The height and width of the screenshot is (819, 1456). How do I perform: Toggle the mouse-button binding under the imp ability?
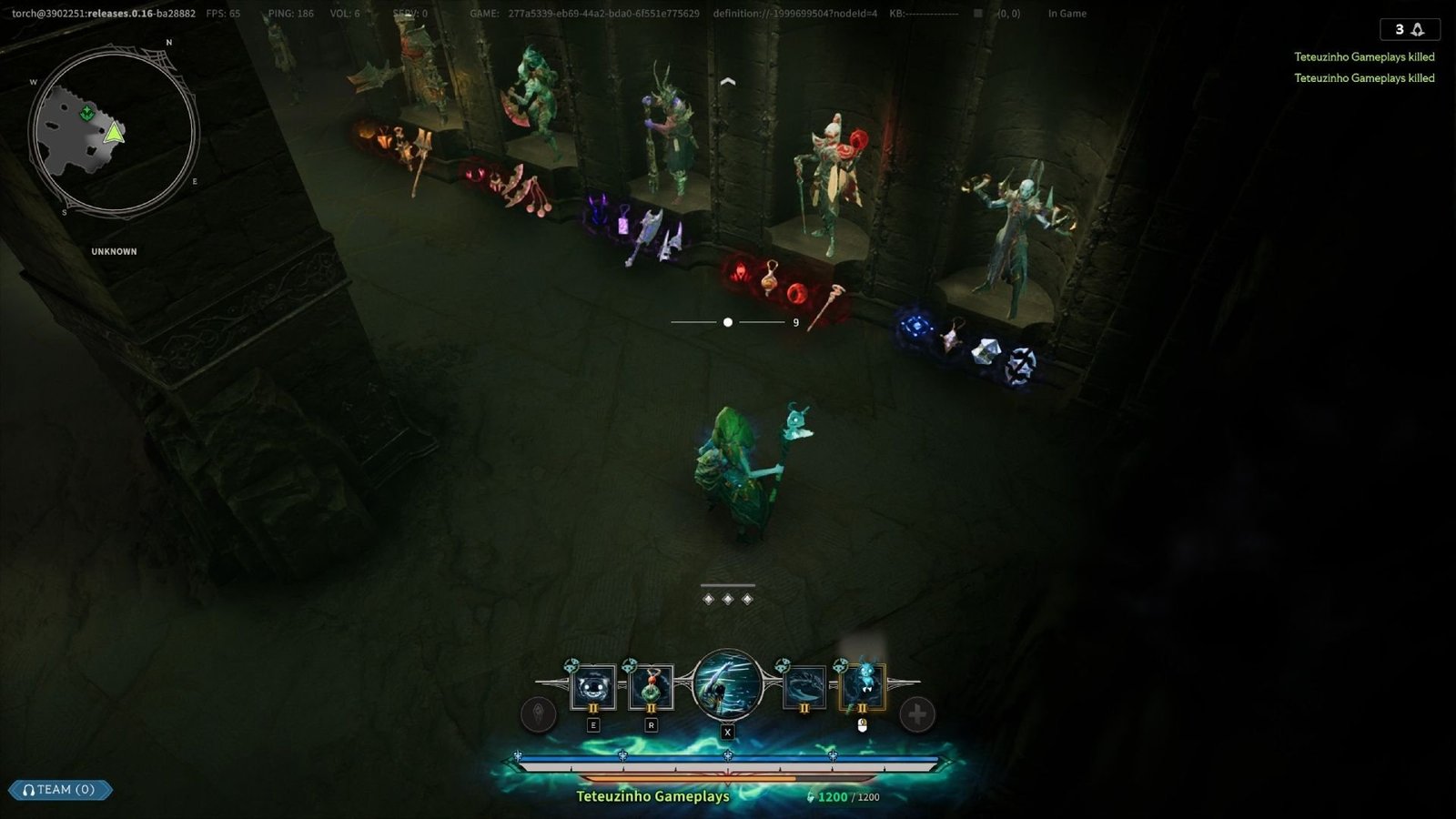coord(862,725)
